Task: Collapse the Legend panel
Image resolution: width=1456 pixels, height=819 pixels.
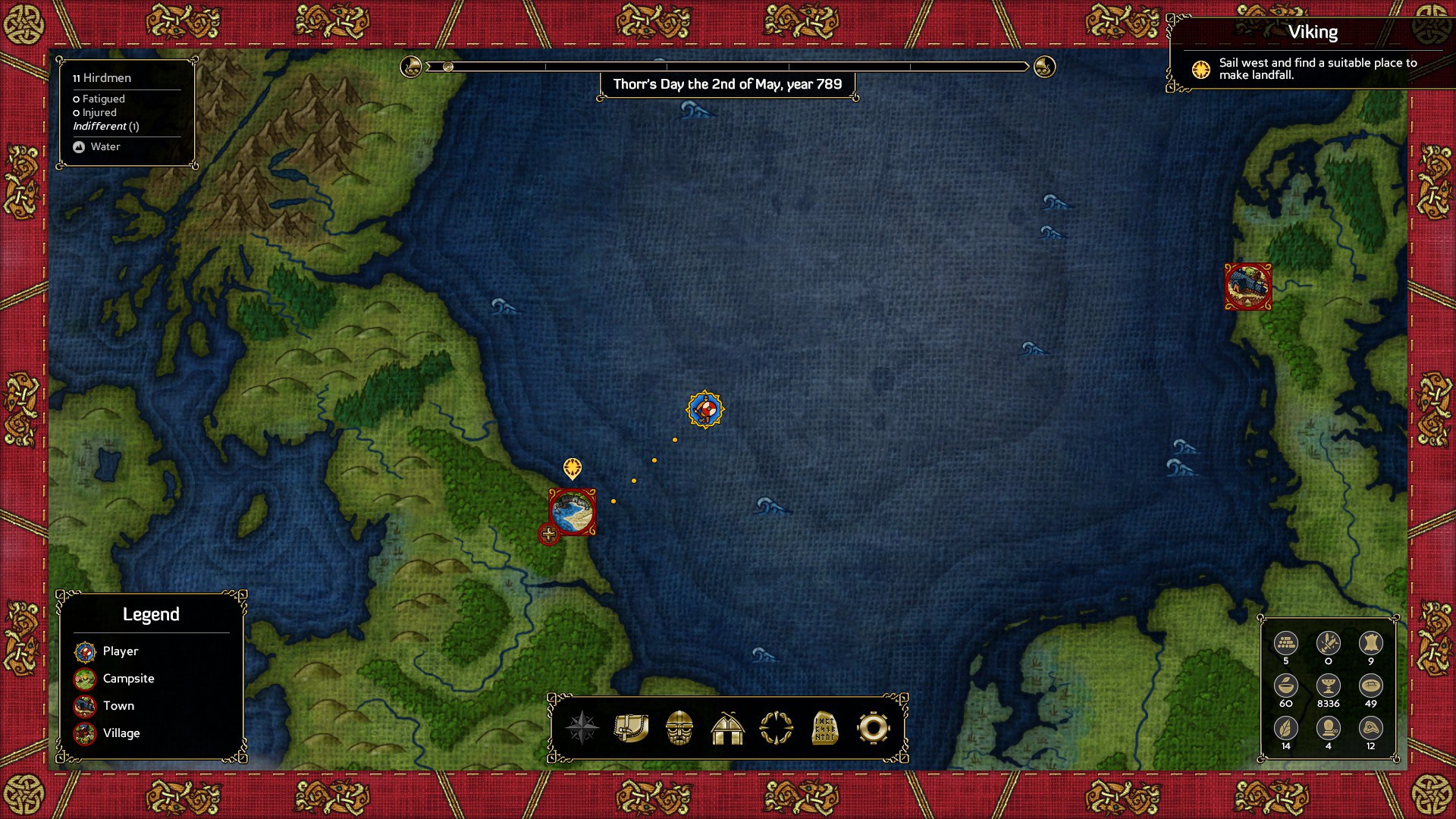Action: click(x=152, y=614)
